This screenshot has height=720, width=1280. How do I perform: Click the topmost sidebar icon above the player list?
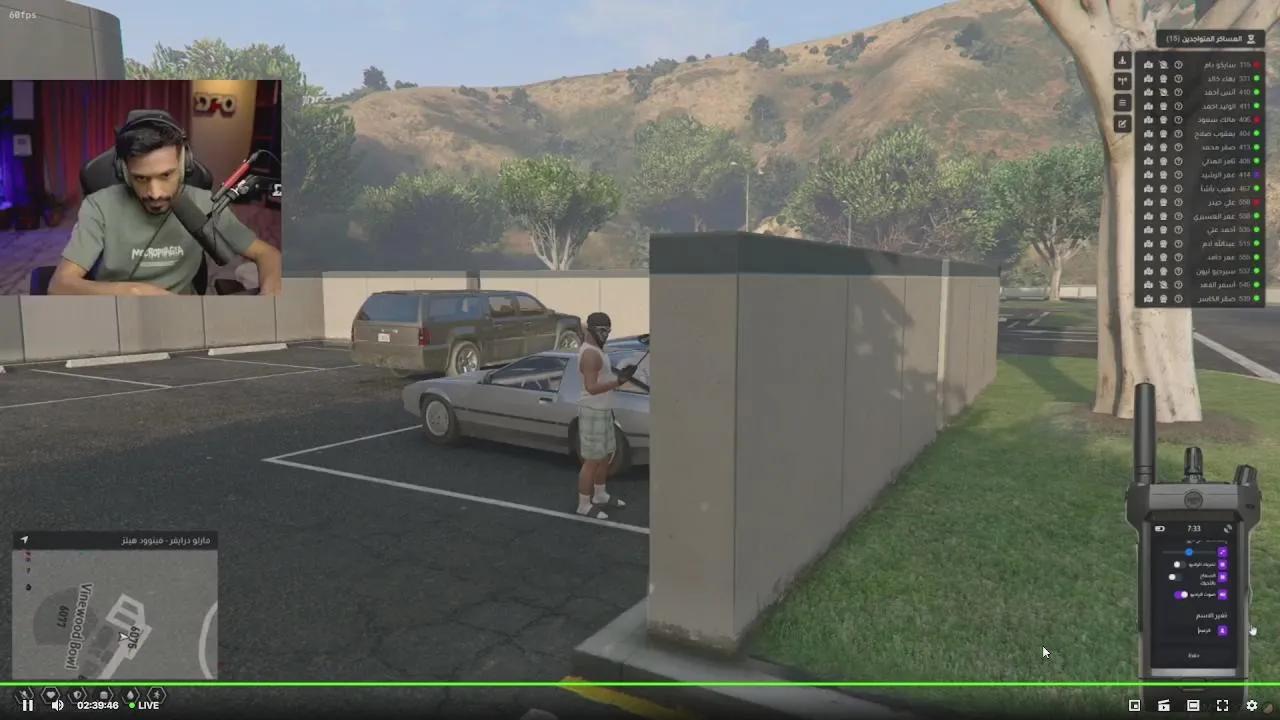1123,61
